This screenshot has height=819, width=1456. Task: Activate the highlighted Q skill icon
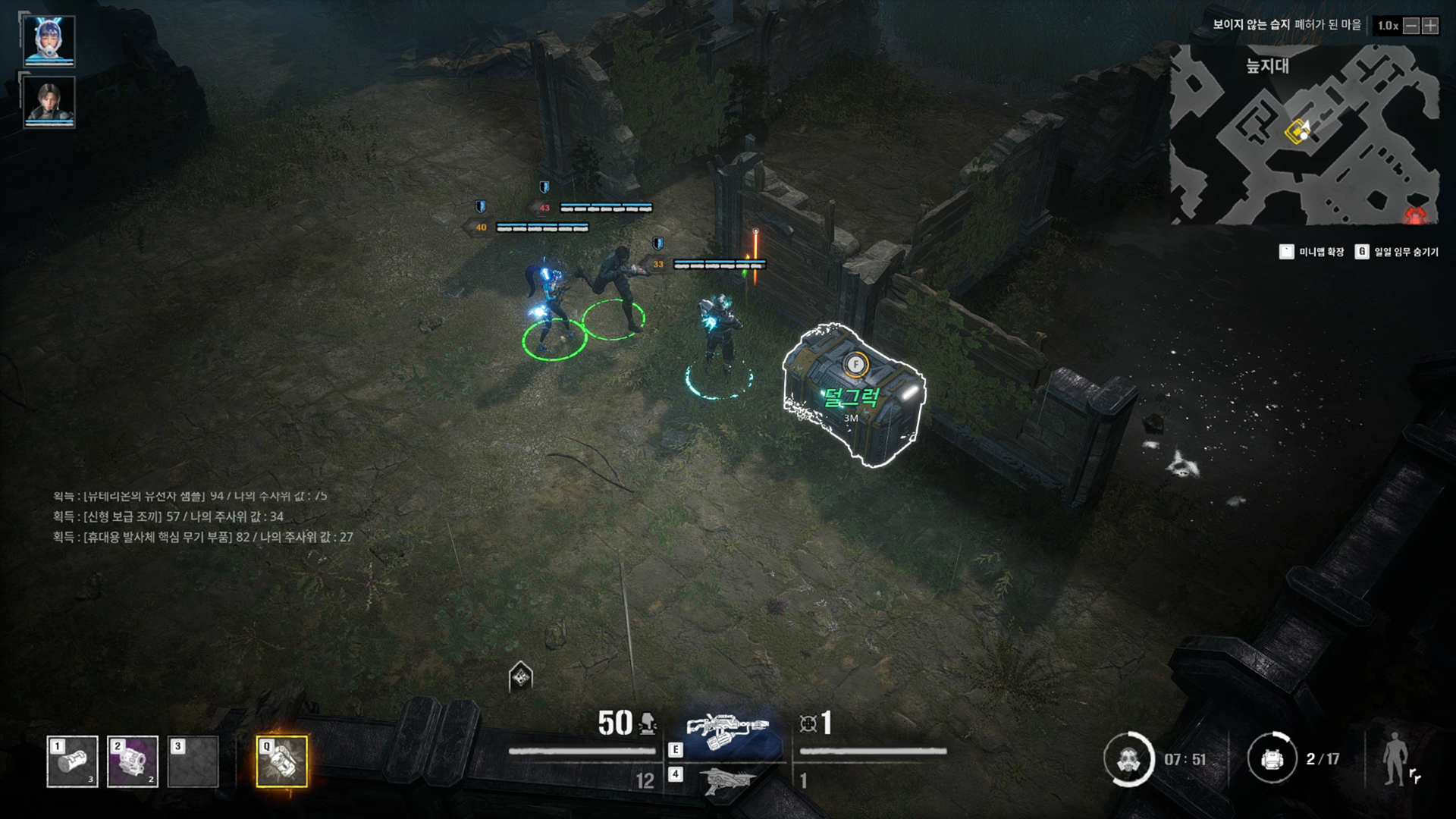pos(282,761)
